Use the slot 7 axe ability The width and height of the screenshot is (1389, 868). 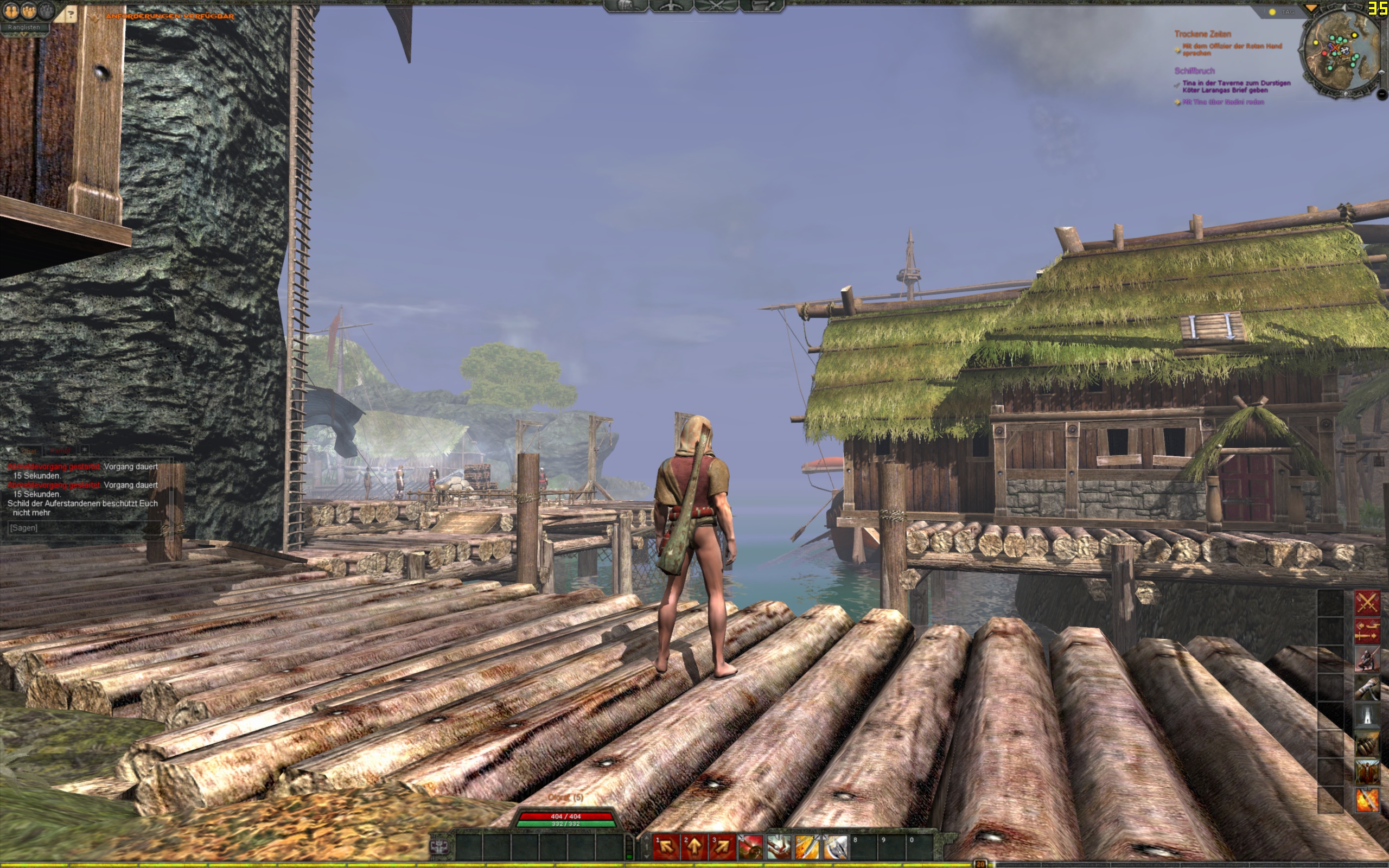point(836,846)
